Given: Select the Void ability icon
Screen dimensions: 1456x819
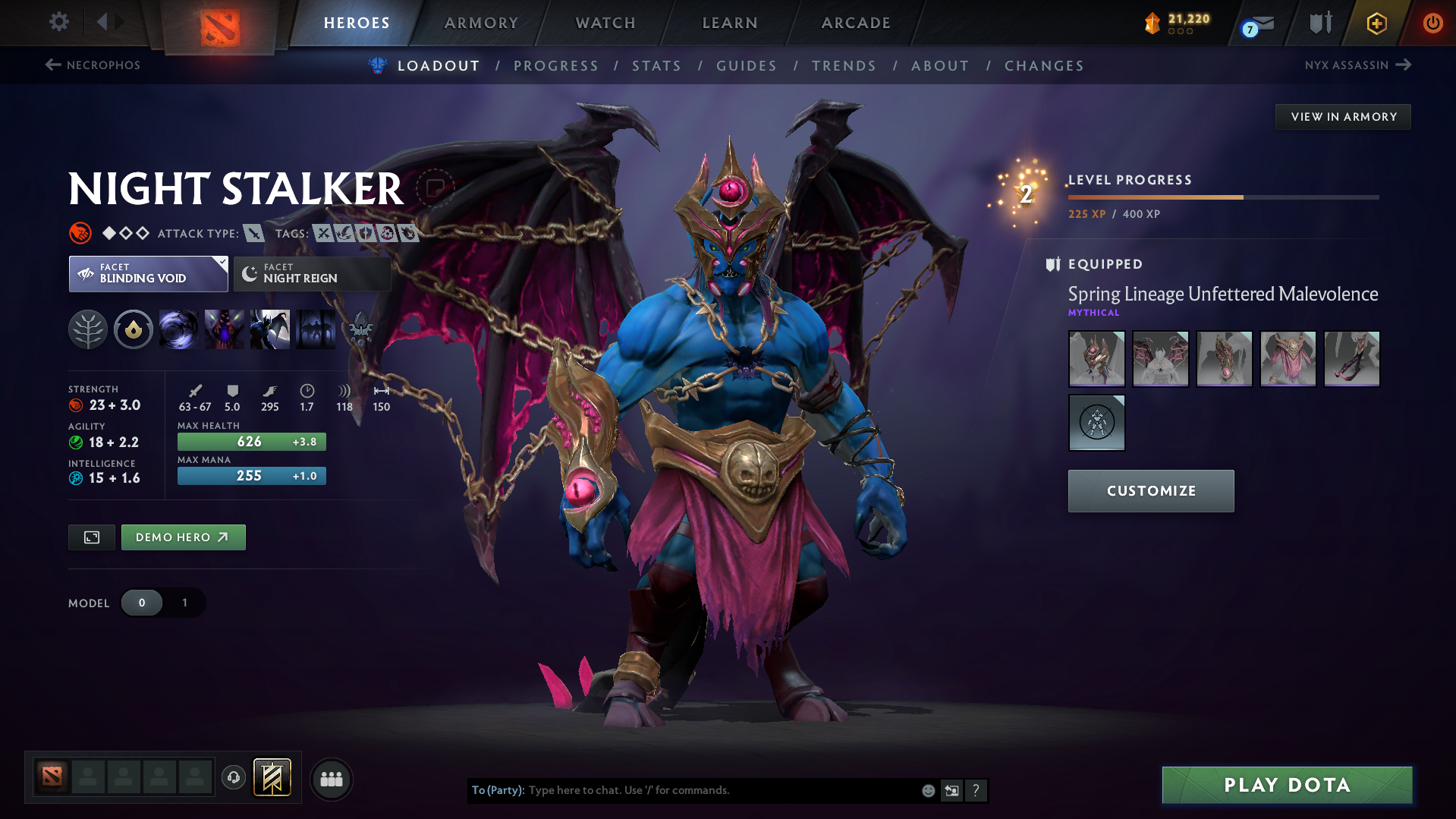Looking at the screenshot, I should click(179, 329).
